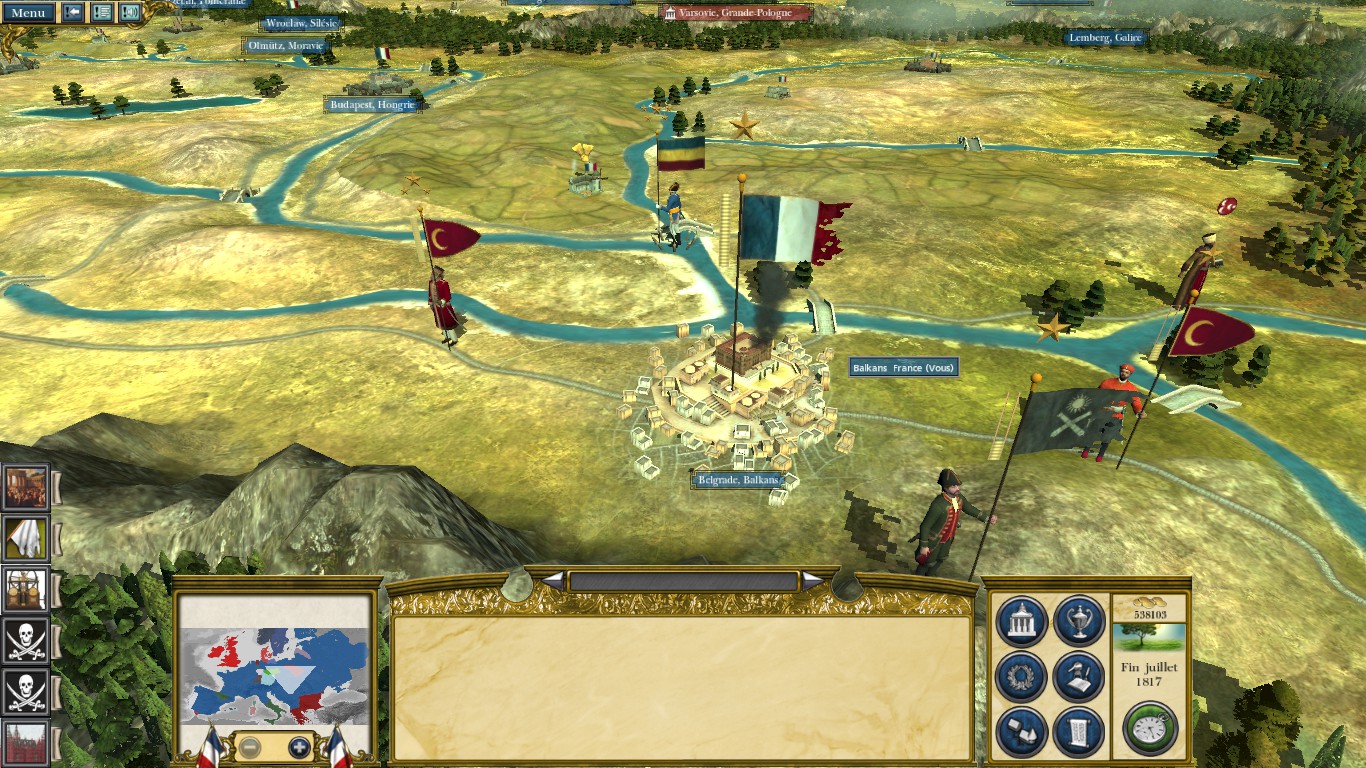Open the columned building government button
The height and width of the screenshot is (768, 1366).
(1022, 622)
